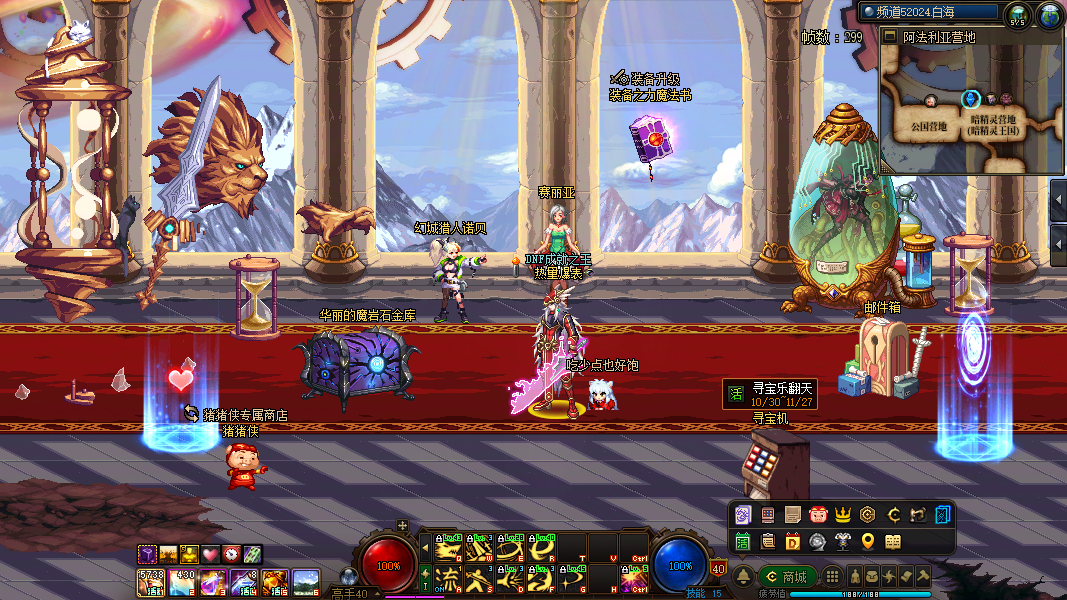Screen dimensions: 1067x600
Task: Select the gold crown icon
Action: coord(843,515)
